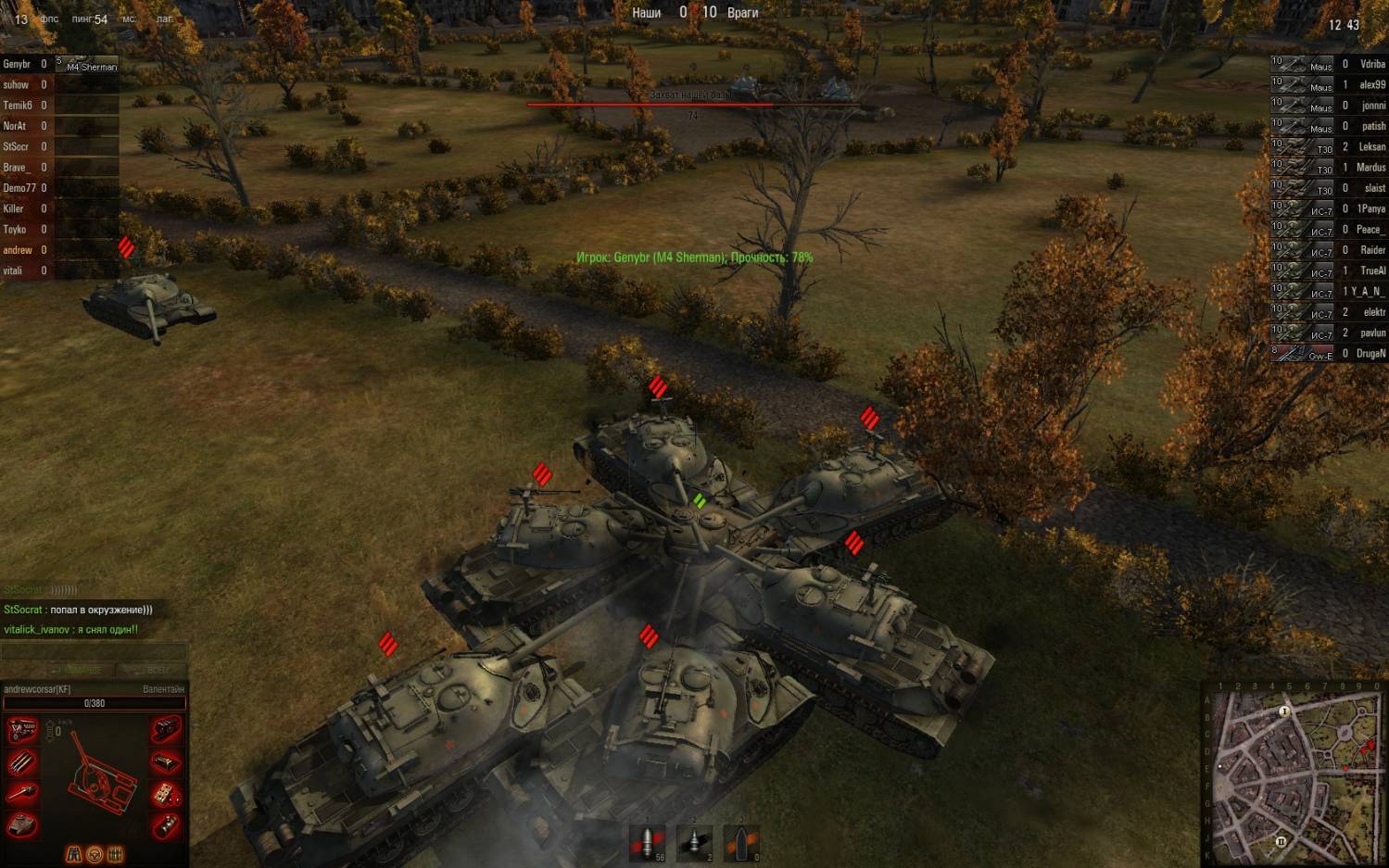Select StSocr in the allied player list
Screen dimensions: 1389x868
pos(28,147)
